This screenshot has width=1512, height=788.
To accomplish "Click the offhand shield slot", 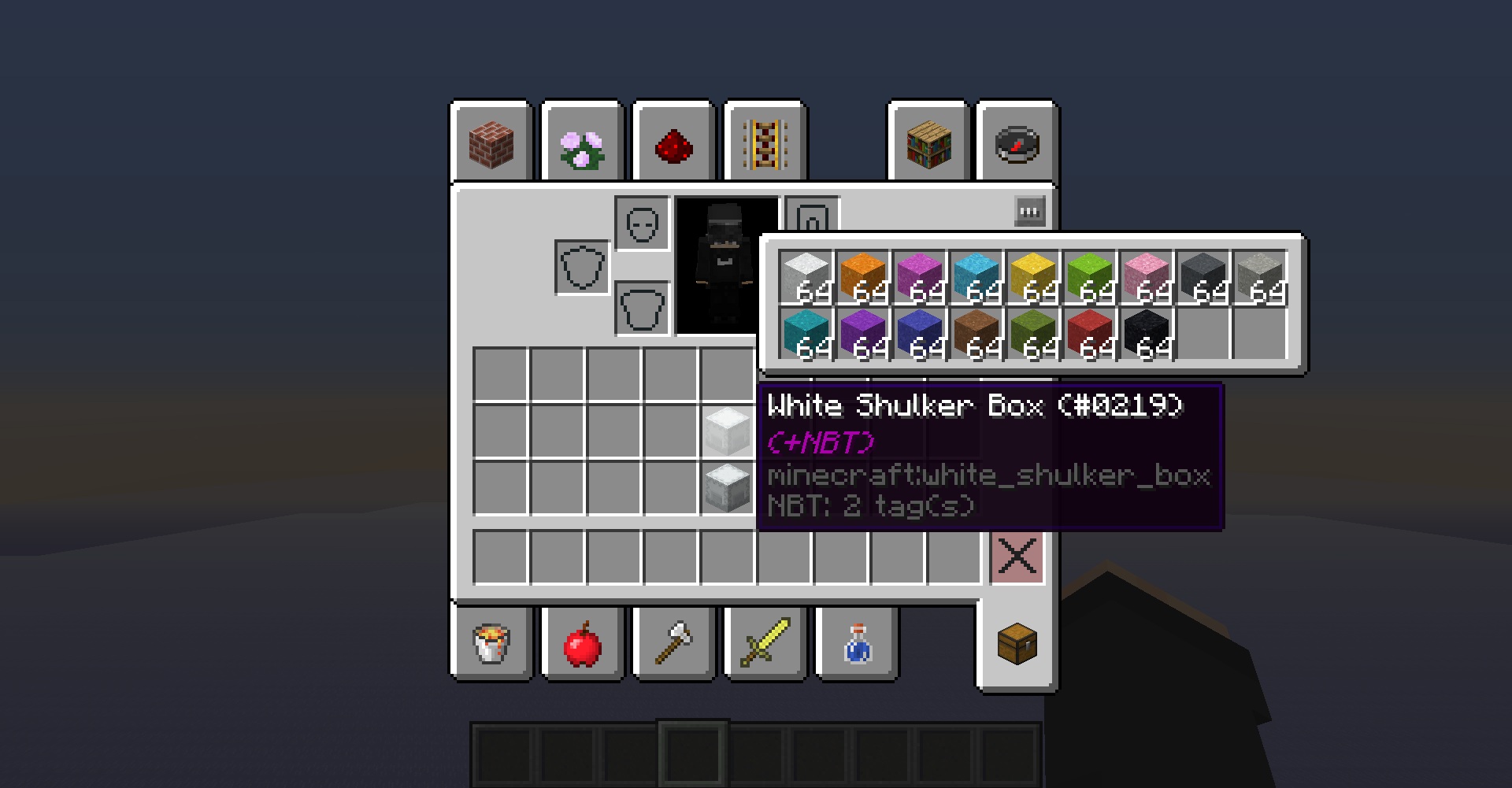I will (581, 265).
